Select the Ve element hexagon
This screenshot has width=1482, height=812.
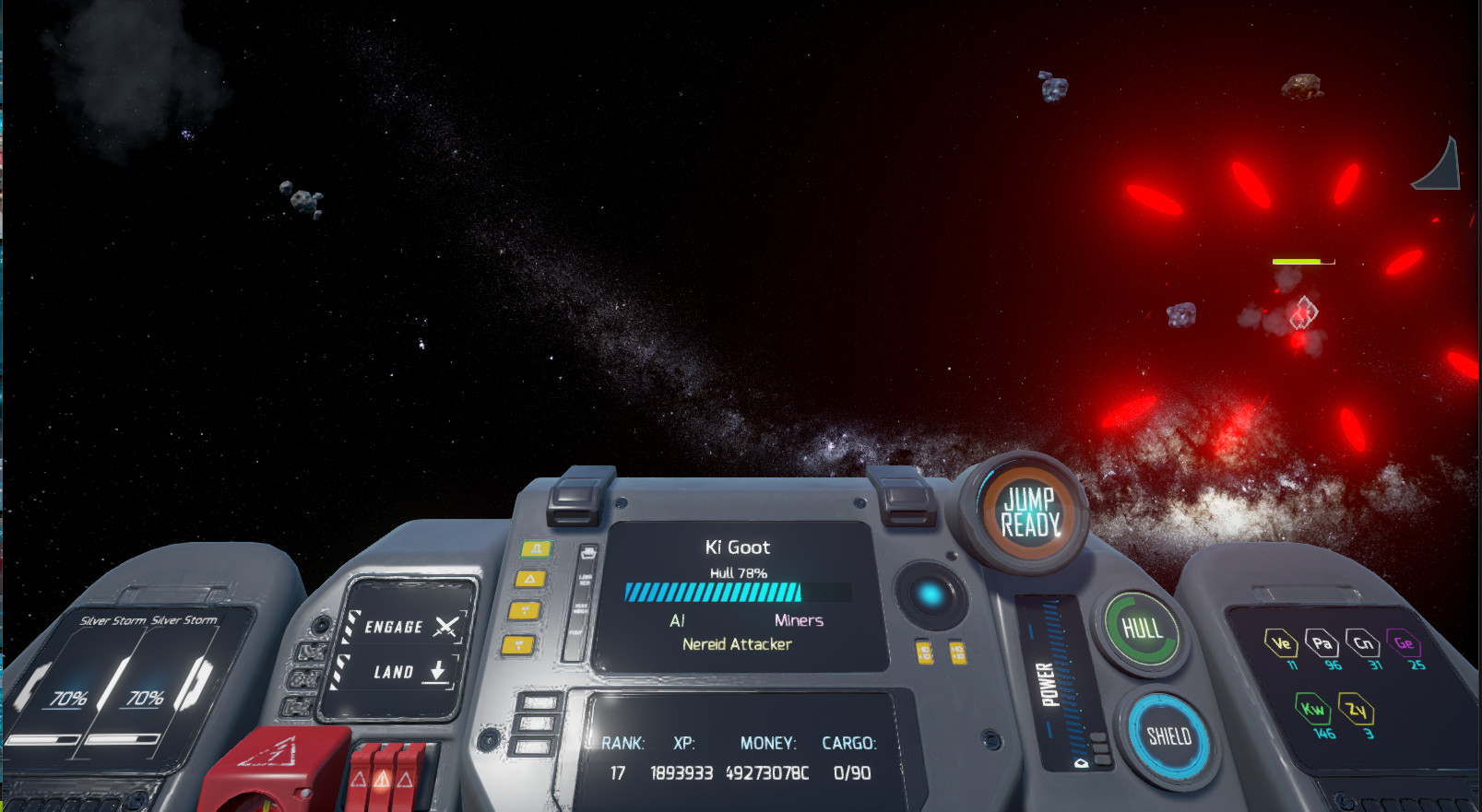coord(1280,643)
